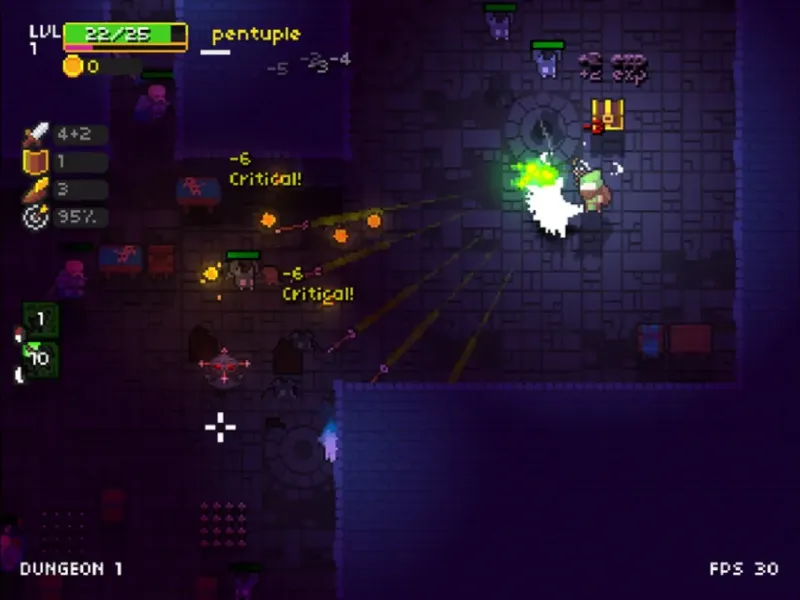Select the green item slot showing 1

click(x=41, y=320)
